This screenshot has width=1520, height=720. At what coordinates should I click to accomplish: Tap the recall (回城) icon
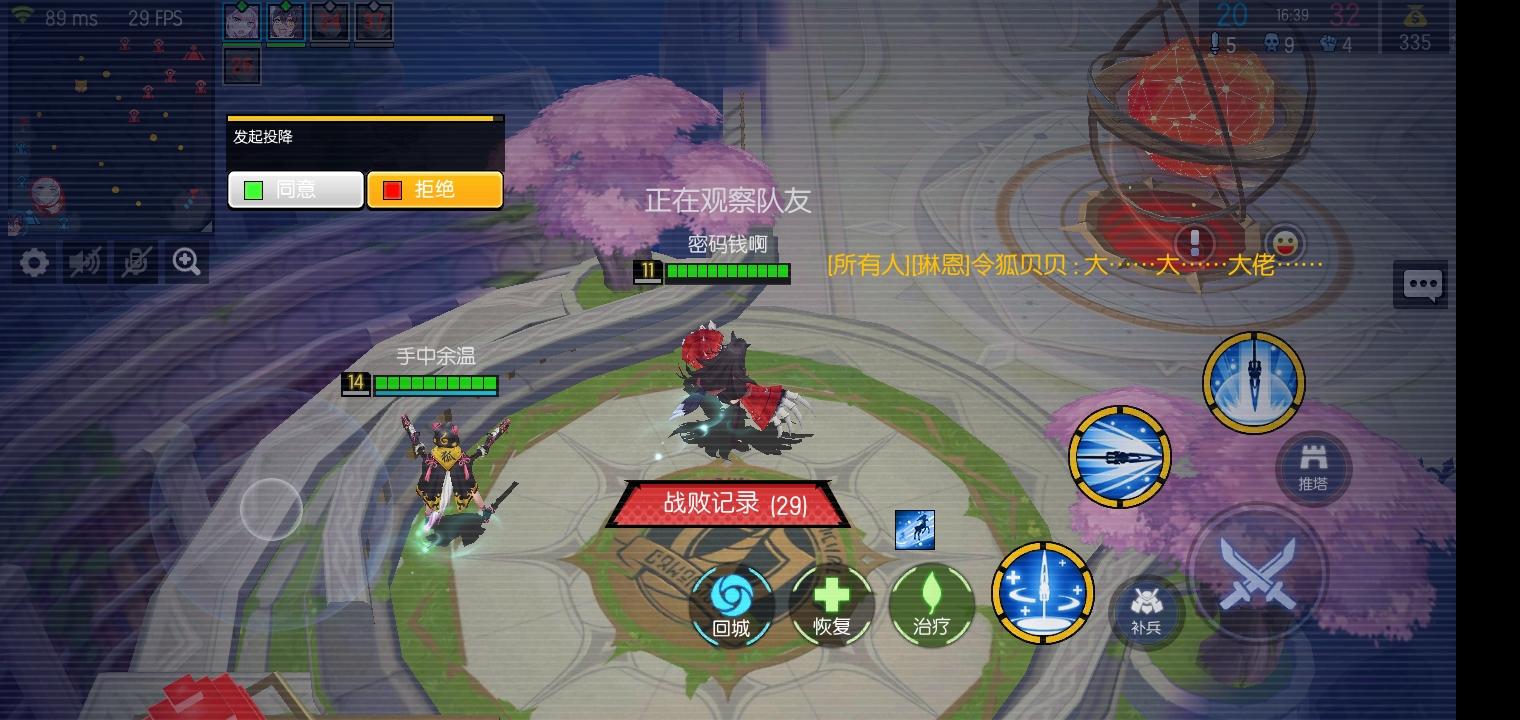(x=732, y=602)
